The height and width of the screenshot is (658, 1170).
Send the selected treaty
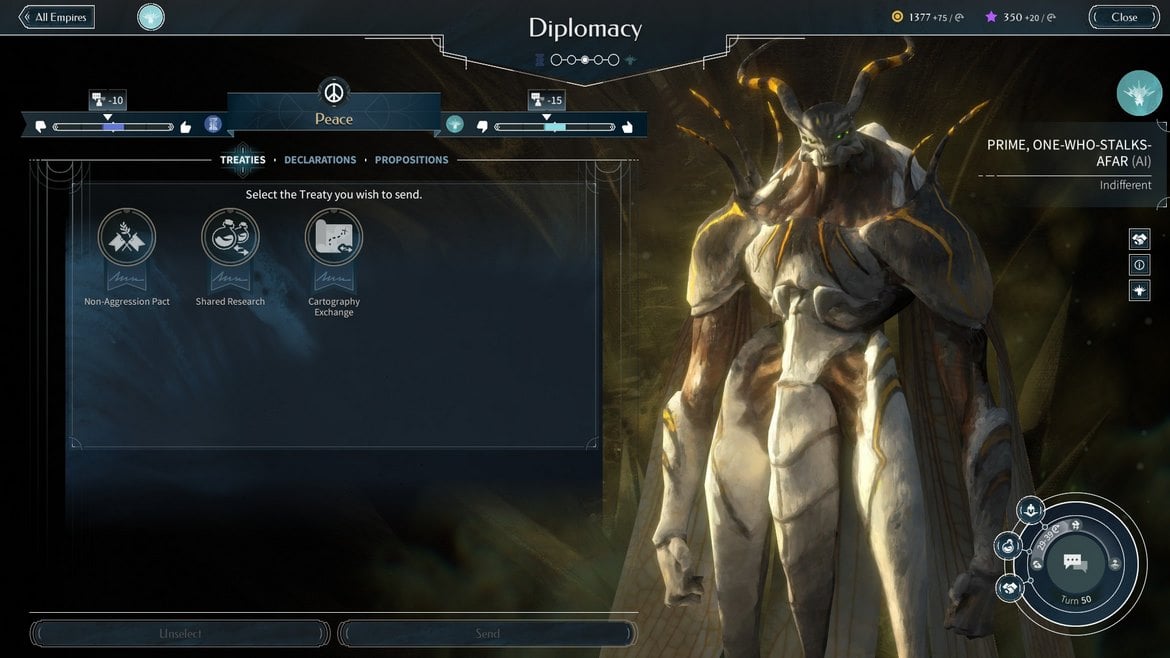pos(487,633)
